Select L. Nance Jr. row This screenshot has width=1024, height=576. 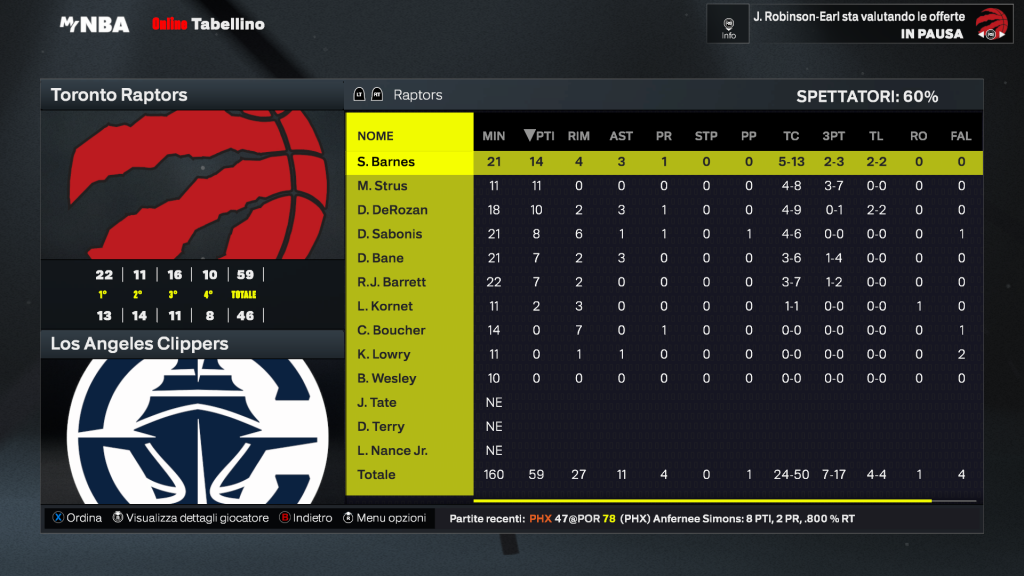pyautogui.click(x=392, y=450)
